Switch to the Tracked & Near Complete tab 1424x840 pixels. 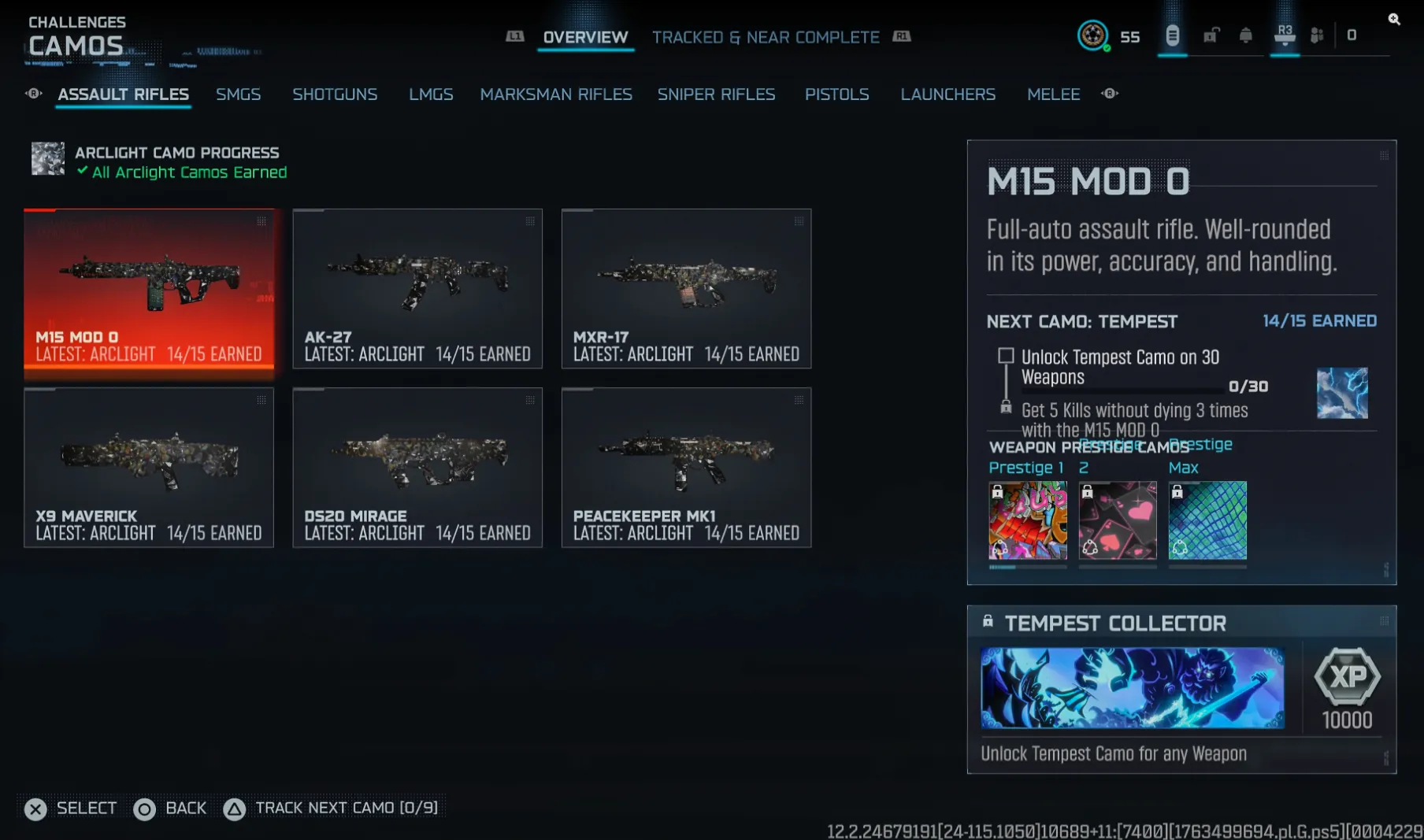pos(766,37)
